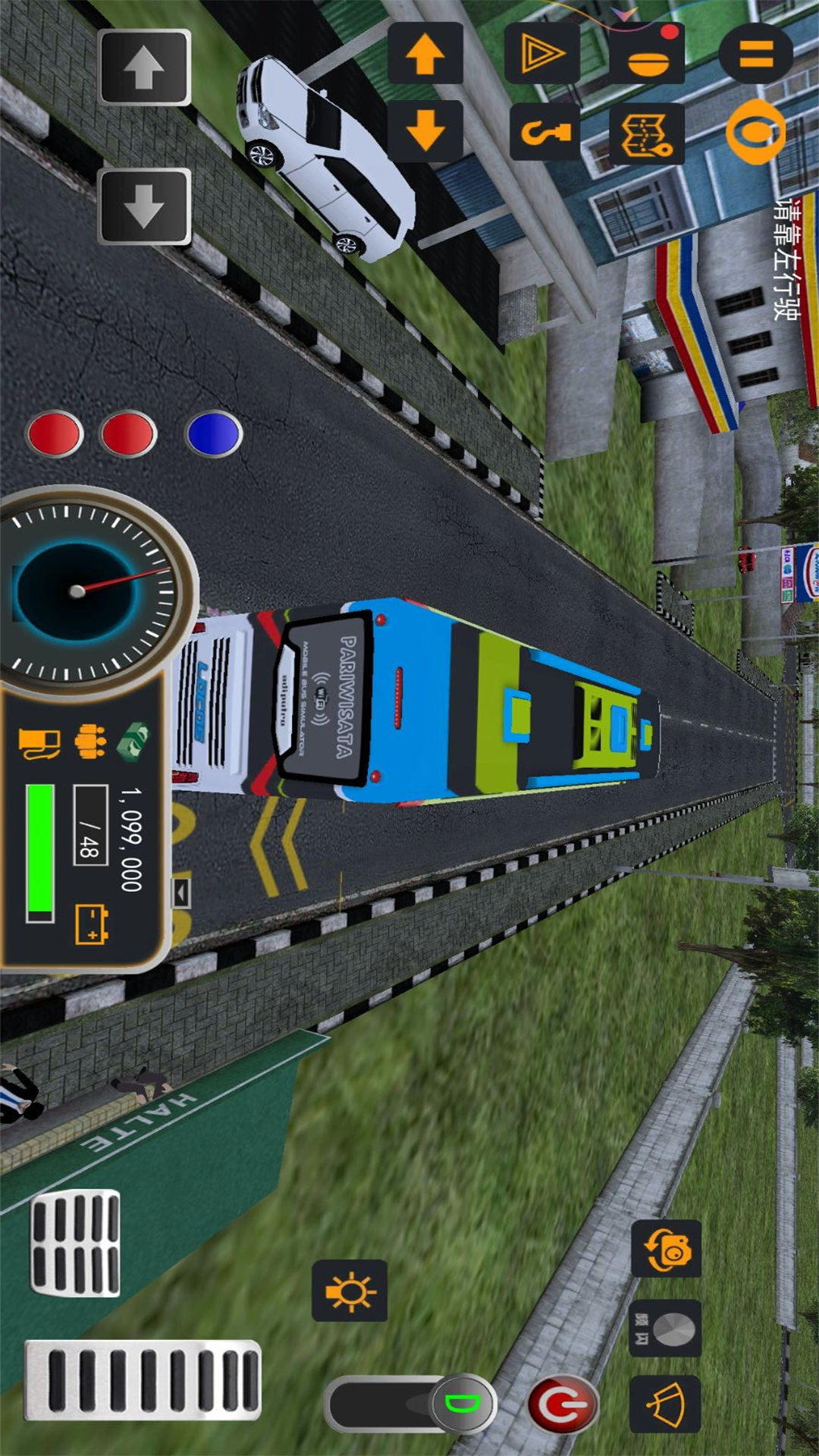Step on the long accelerator pedal
This screenshot has width=819, height=1456.
point(143,1380)
